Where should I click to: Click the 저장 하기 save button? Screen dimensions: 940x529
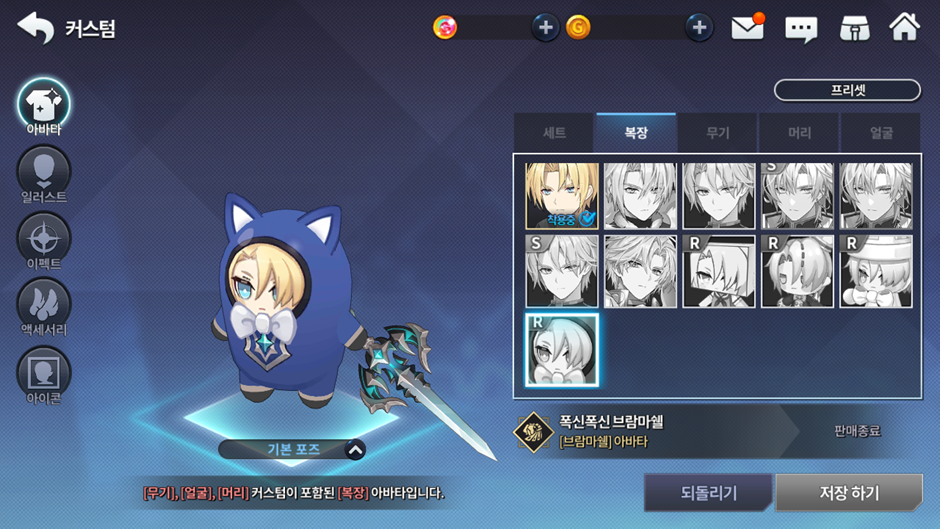[x=848, y=493]
